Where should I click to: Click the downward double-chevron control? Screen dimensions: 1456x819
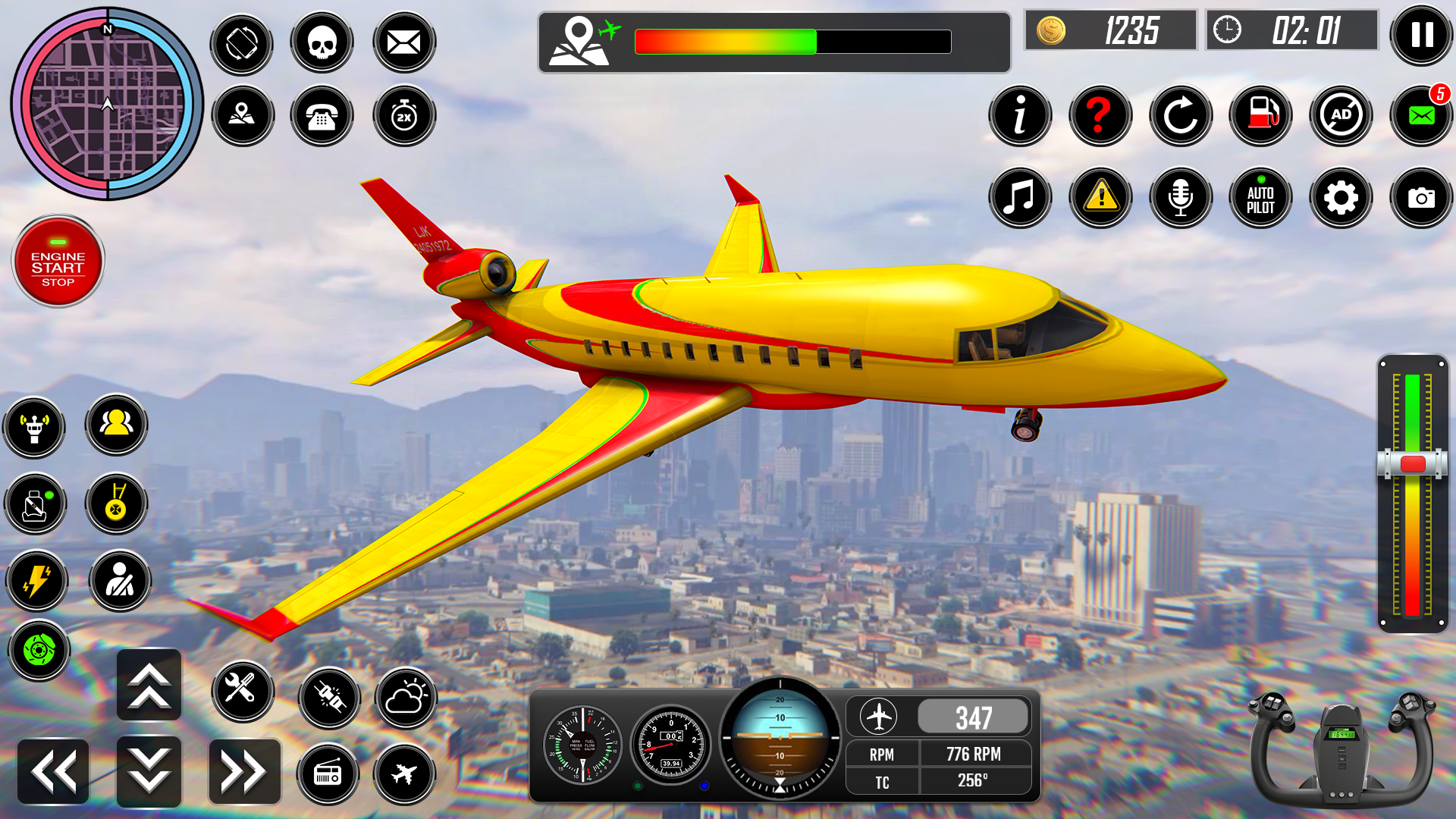click(149, 770)
